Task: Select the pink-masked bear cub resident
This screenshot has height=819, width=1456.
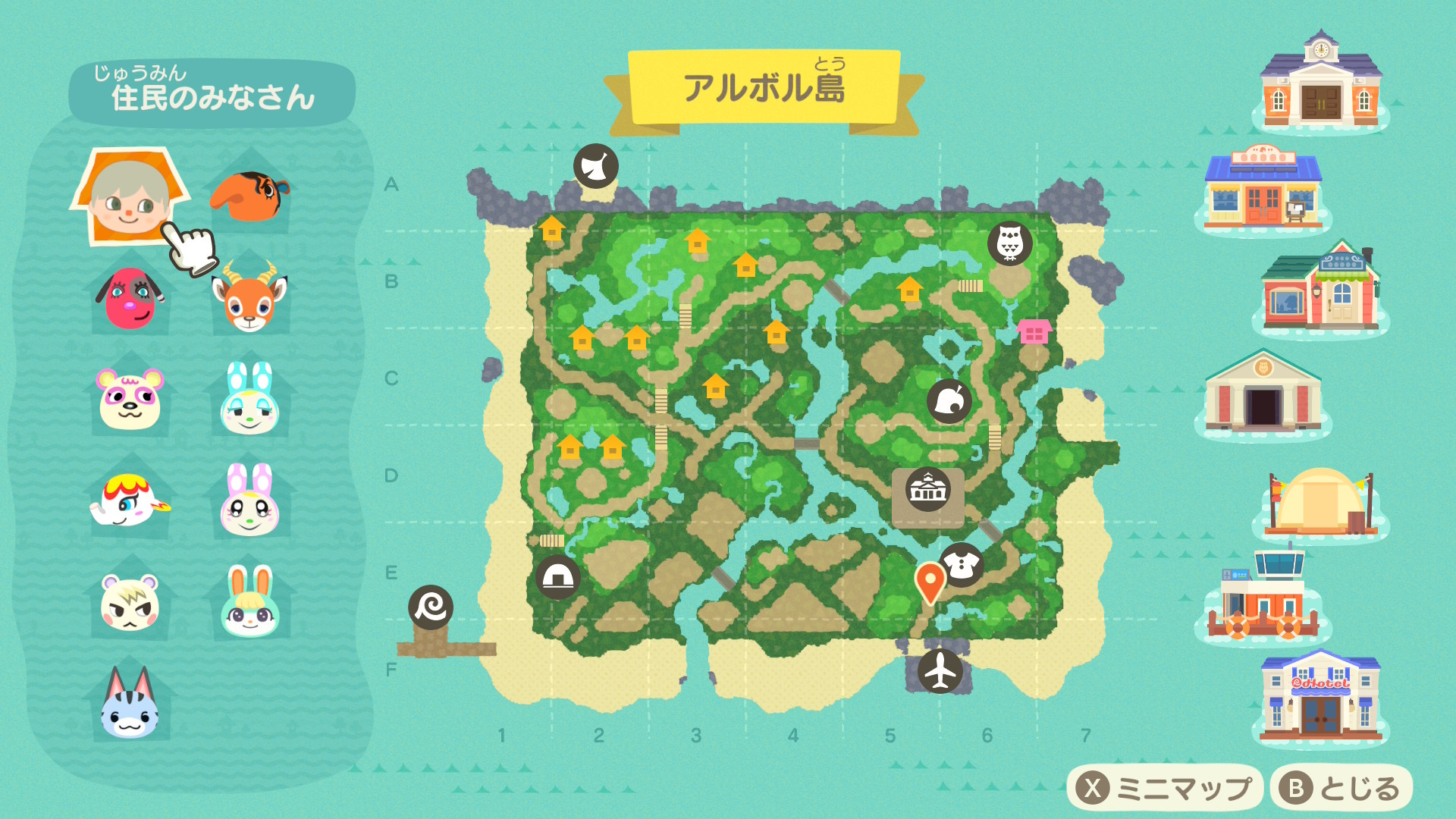Action: tap(130, 398)
